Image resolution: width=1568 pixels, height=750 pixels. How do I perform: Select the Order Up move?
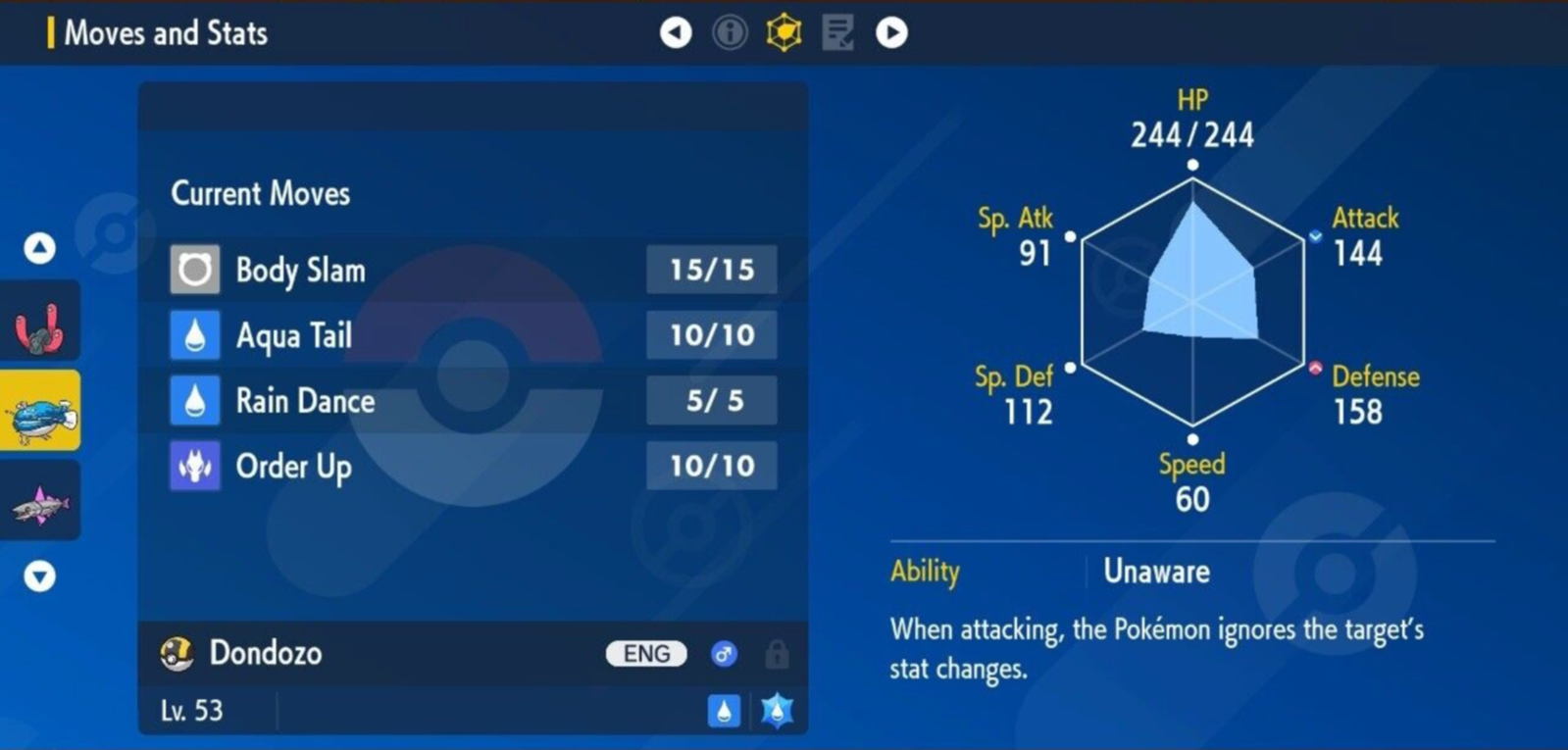click(x=473, y=466)
